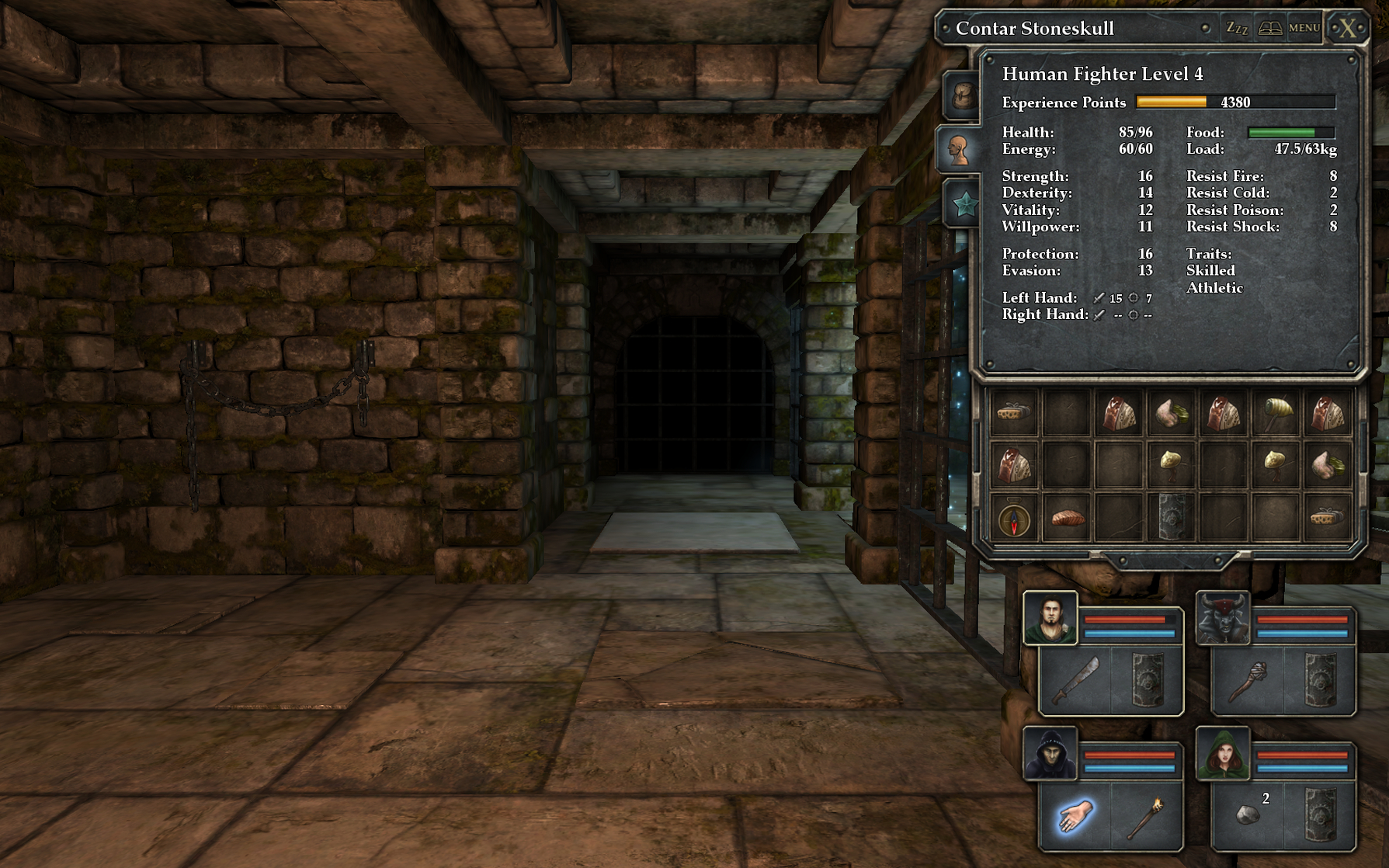Open the journal book icon
The image size is (1389, 868).
pos(1270,29)
